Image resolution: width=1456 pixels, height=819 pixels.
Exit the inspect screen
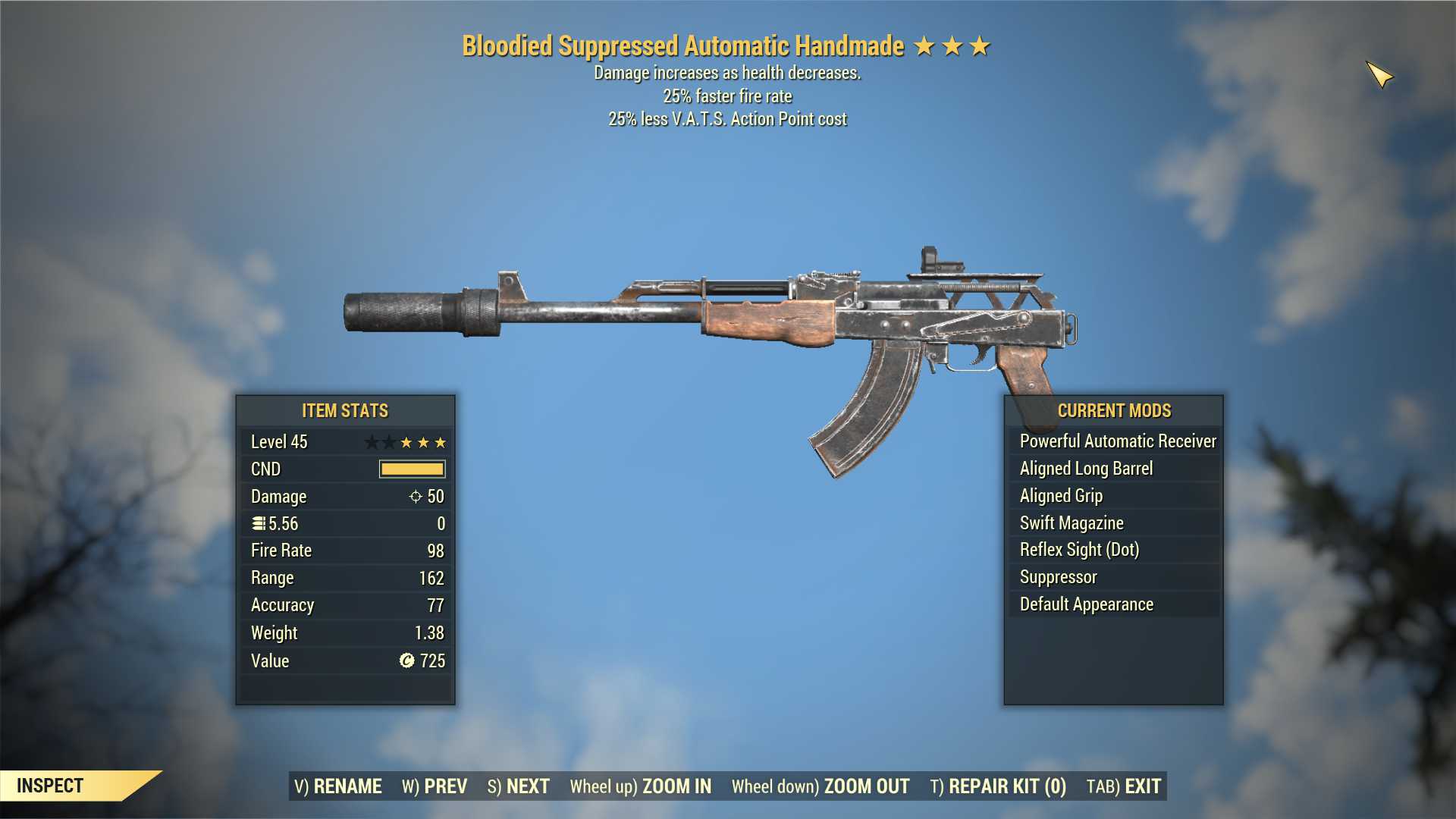[x=1124, y=786]
